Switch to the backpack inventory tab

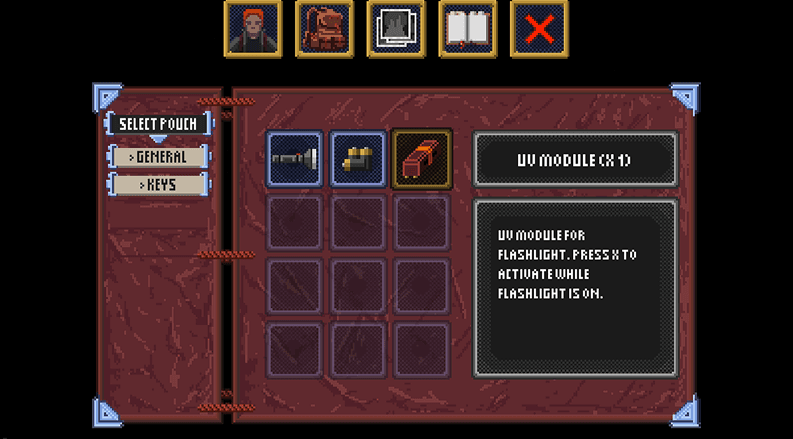point(324,30)
